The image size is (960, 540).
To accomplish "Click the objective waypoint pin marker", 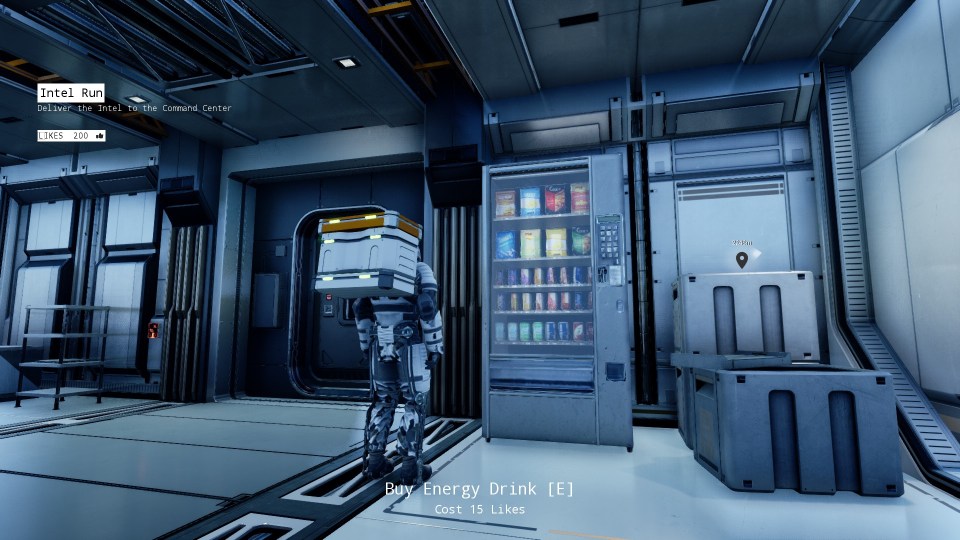I will pyautogui.click(x=742, y=260).
